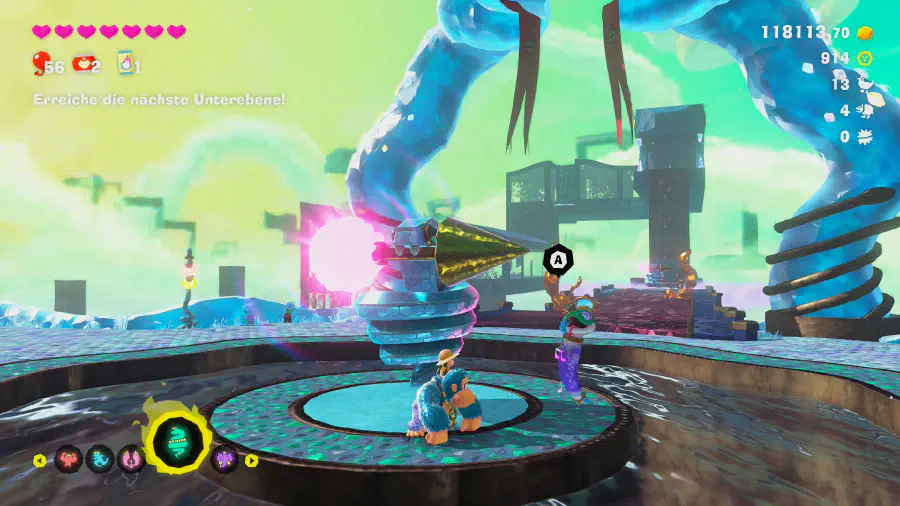Screen dimensions: 900x506
Task: Select the red Kong Bananza transformation icon
Action: [x=69, y=459]
